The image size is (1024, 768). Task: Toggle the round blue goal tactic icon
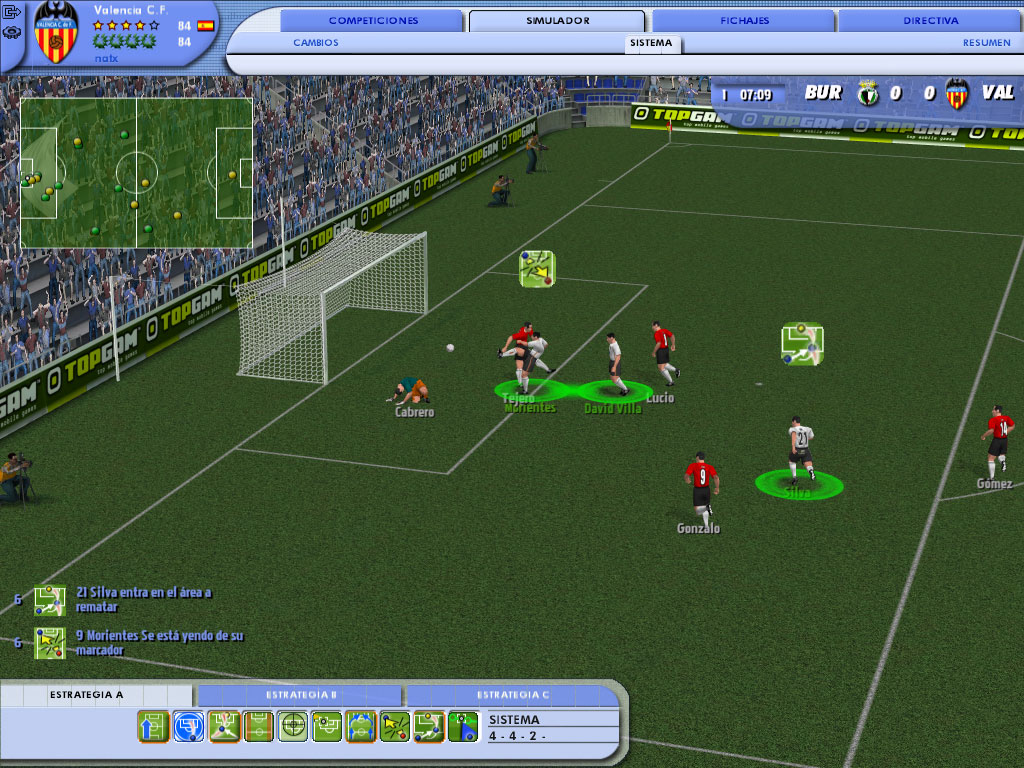tap(188, 726)
